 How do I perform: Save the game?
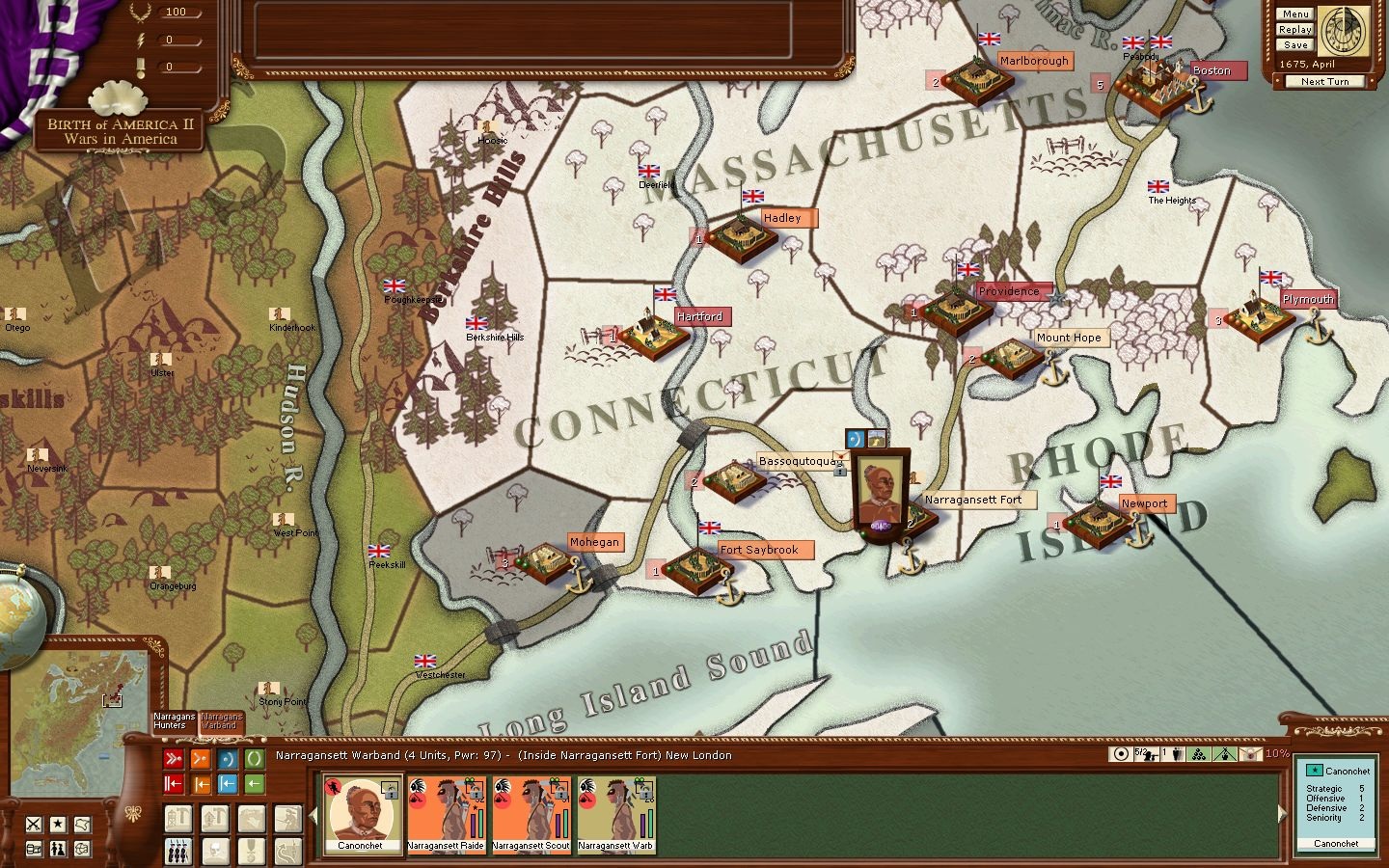pos(1295,45)
